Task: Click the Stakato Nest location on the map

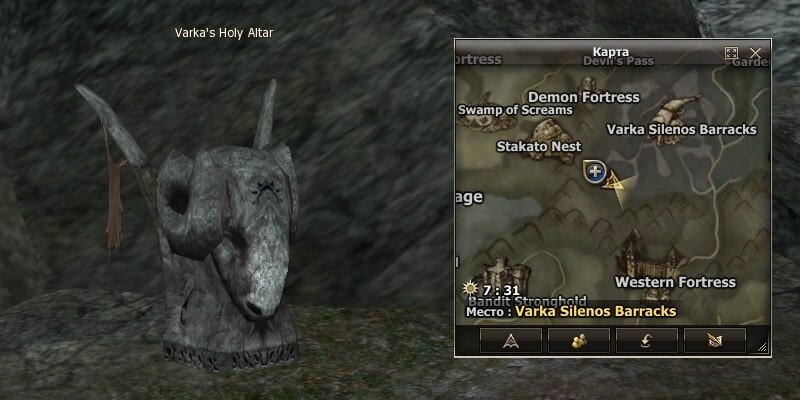Action: click(x=539, y=146)
